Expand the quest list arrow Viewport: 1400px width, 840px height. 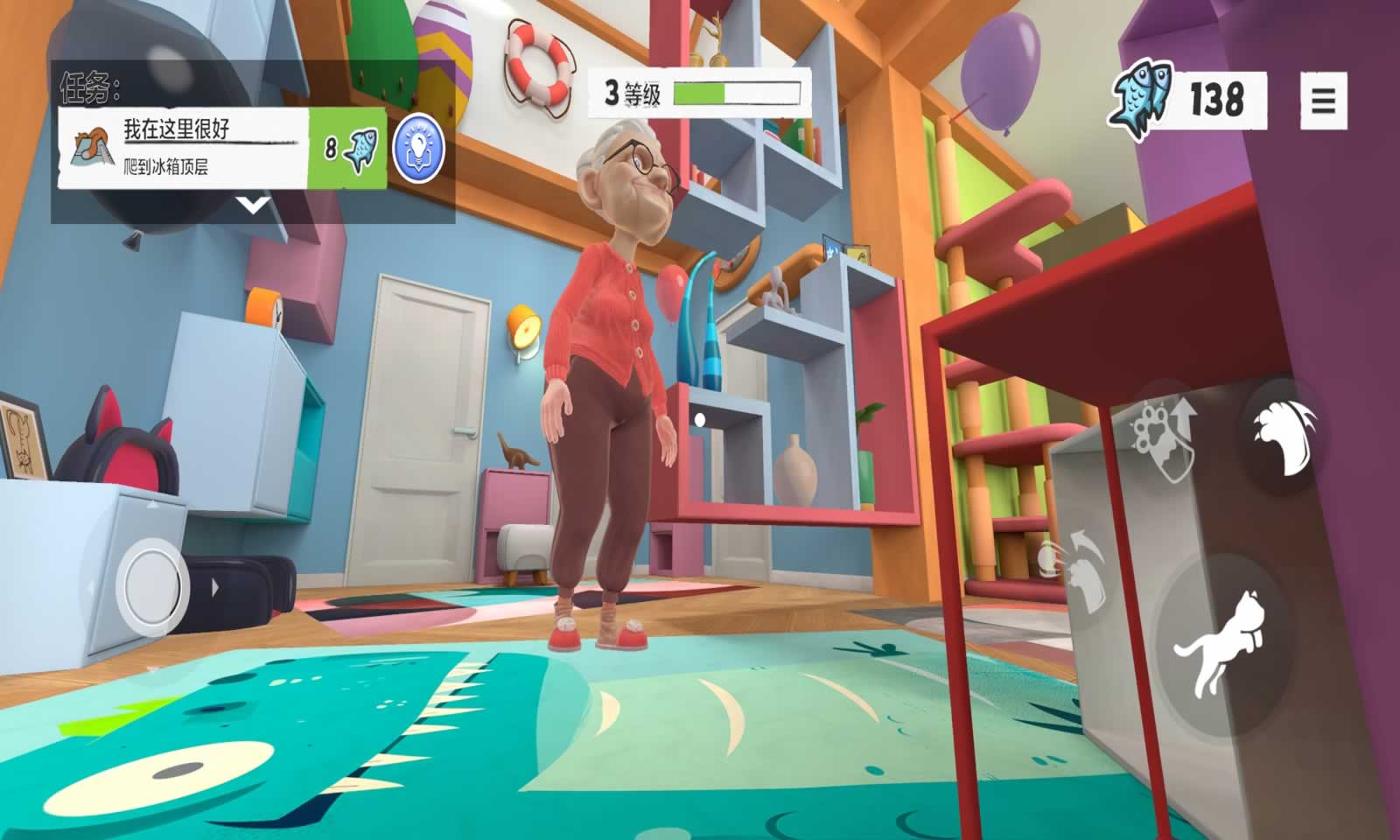pos(253,206)
